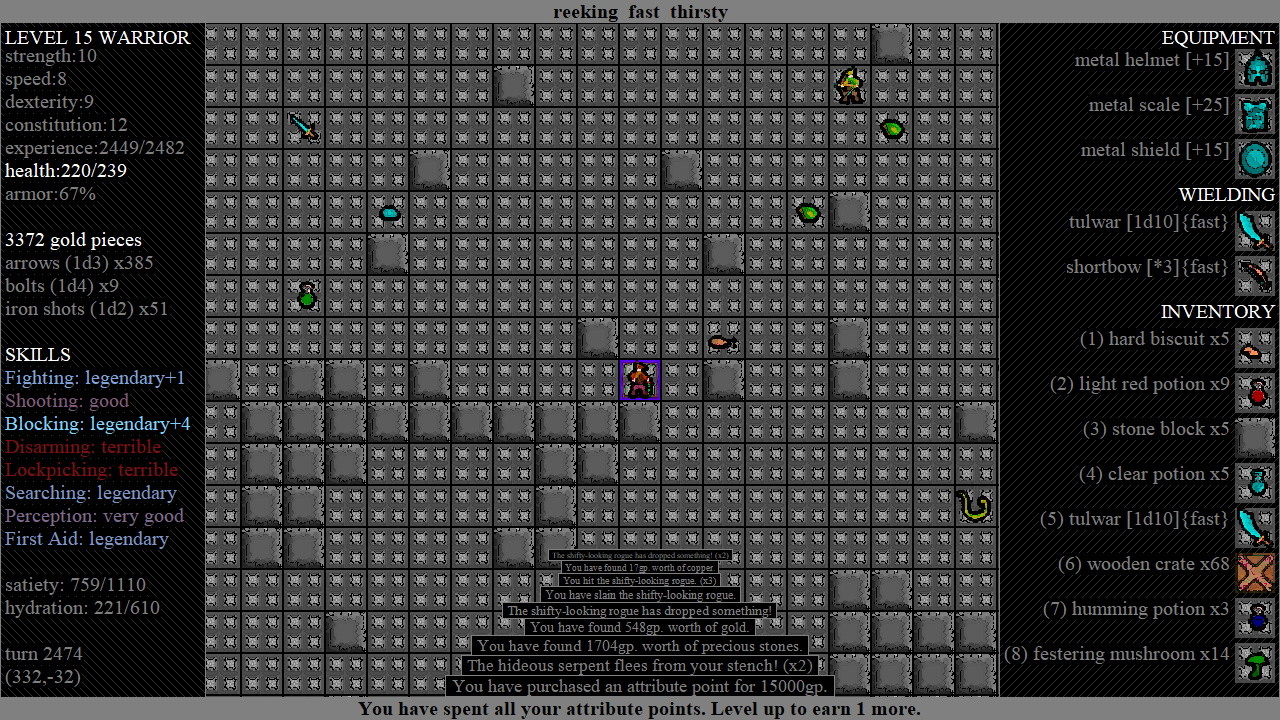Click the fish item on the dungeon floor

pyautogui.click(x=723, y=342)
